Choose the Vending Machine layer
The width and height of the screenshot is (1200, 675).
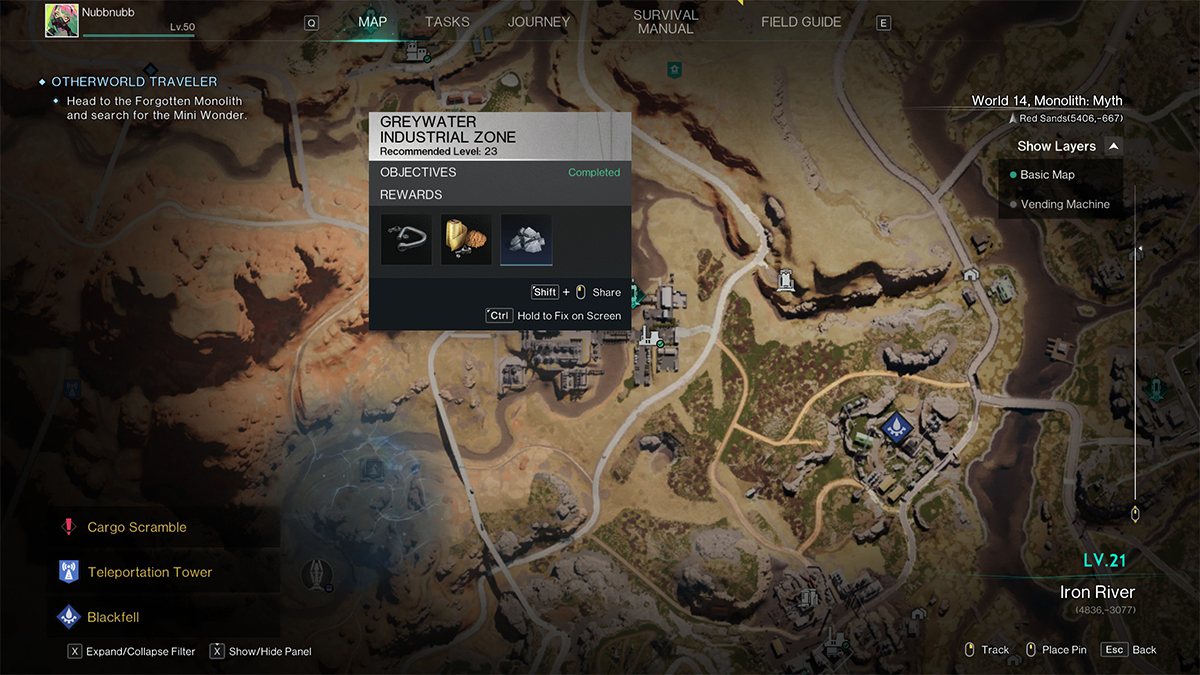(1064, 204)
